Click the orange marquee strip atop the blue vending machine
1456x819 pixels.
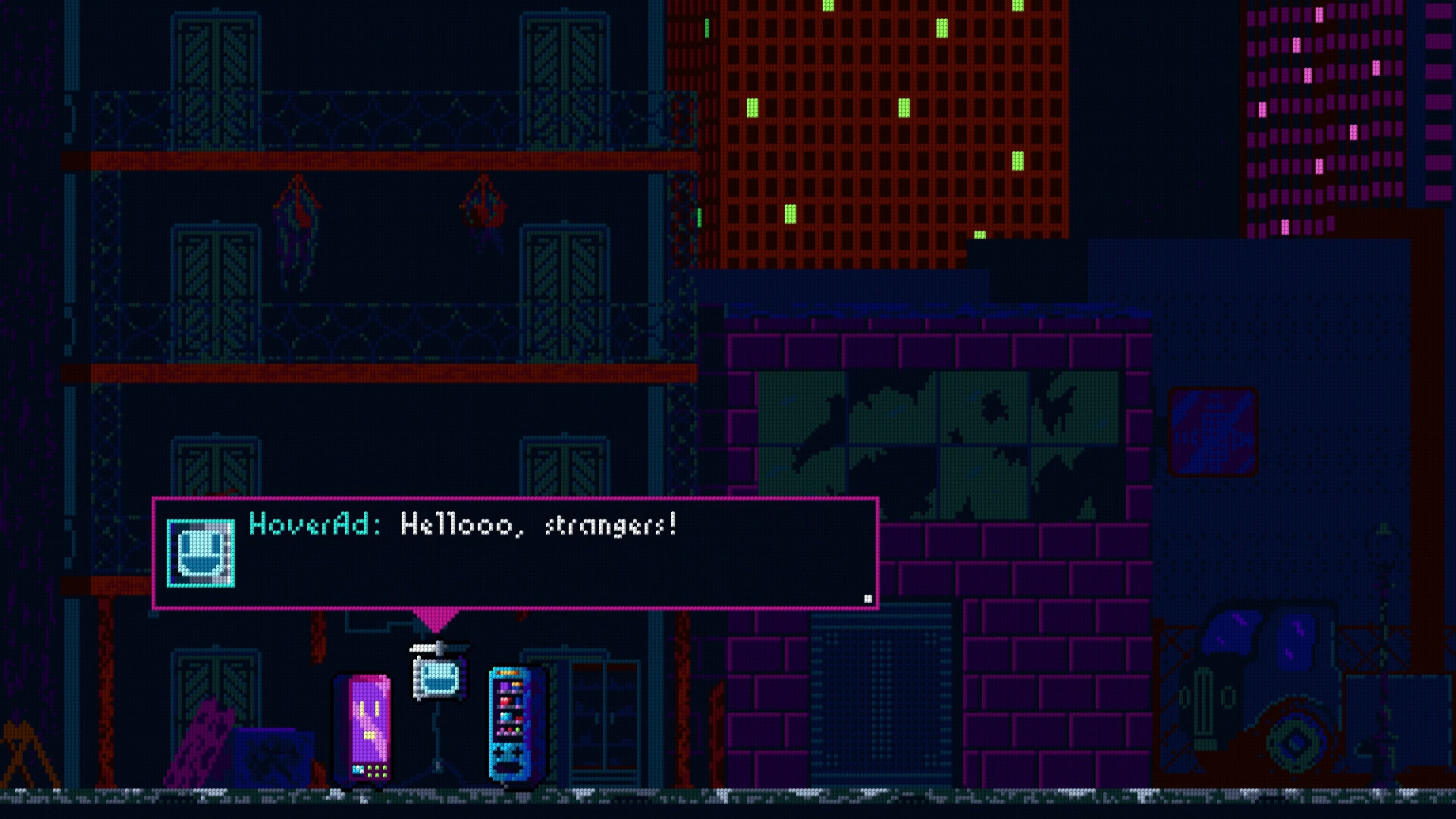tap(507, 673)
